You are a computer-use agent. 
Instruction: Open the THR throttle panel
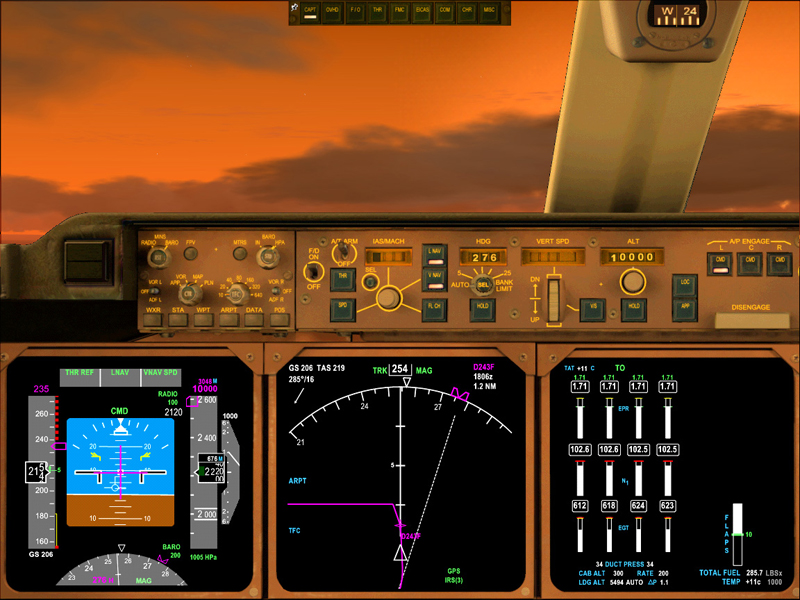[377, 10]
